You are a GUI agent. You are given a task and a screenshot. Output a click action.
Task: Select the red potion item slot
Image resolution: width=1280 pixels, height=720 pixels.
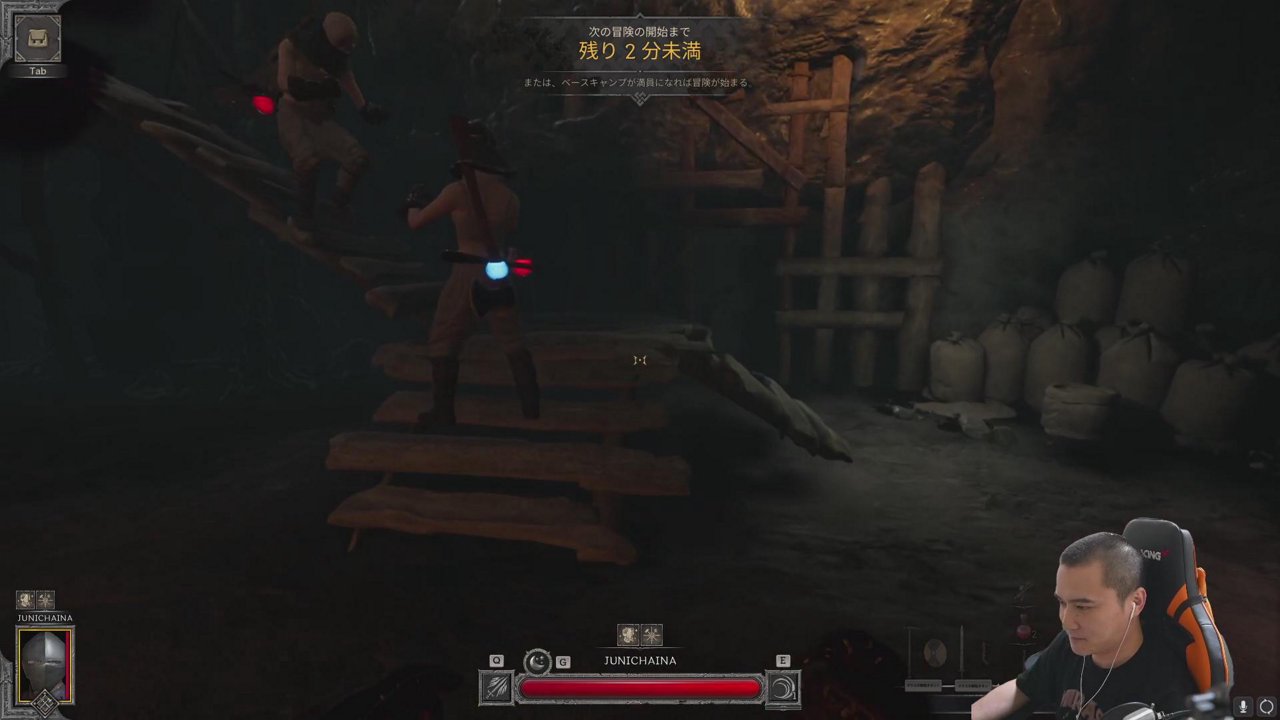click(1024, 632)
